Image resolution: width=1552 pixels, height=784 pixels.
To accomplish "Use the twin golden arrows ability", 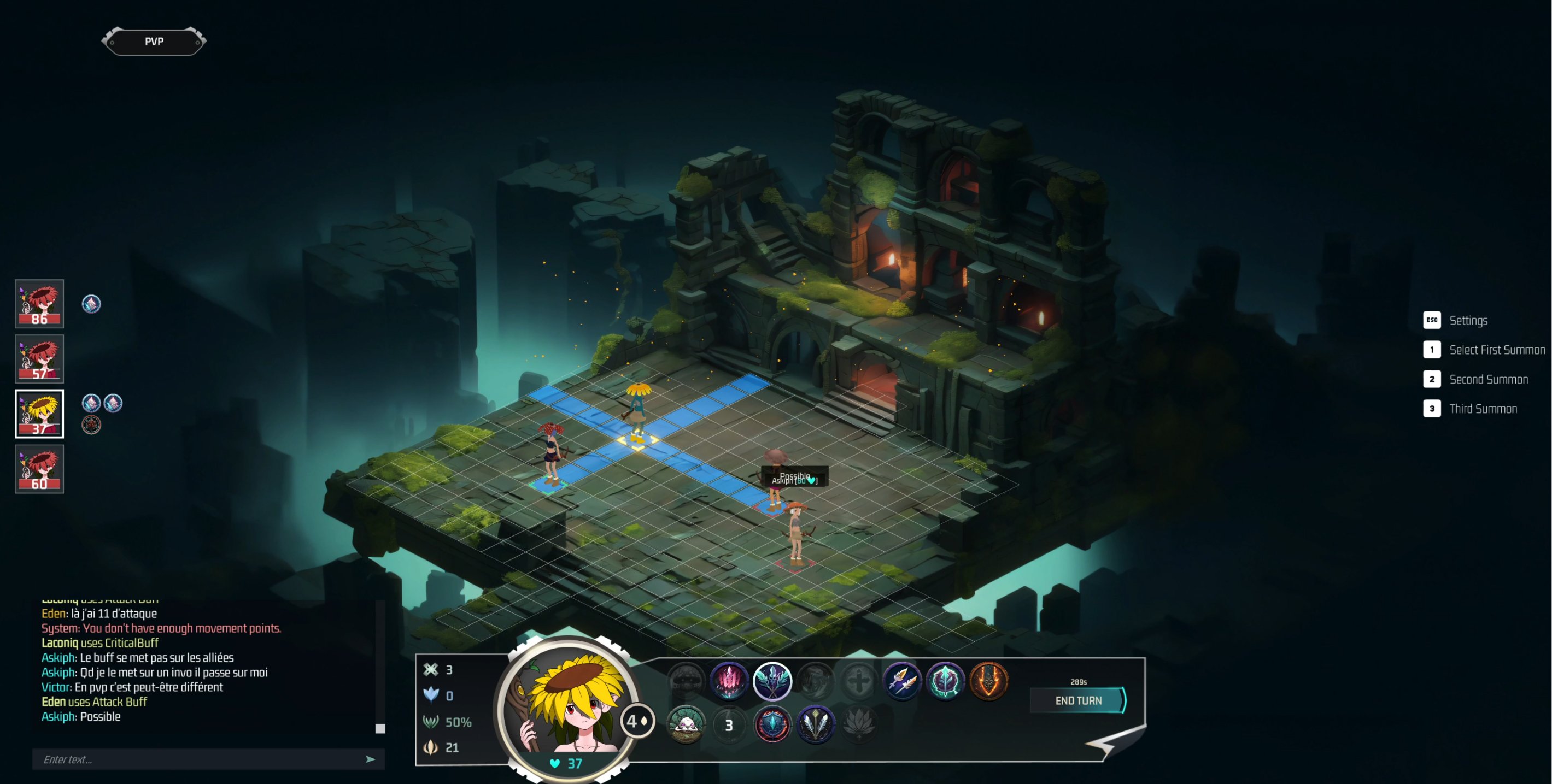I will (902, 680).
